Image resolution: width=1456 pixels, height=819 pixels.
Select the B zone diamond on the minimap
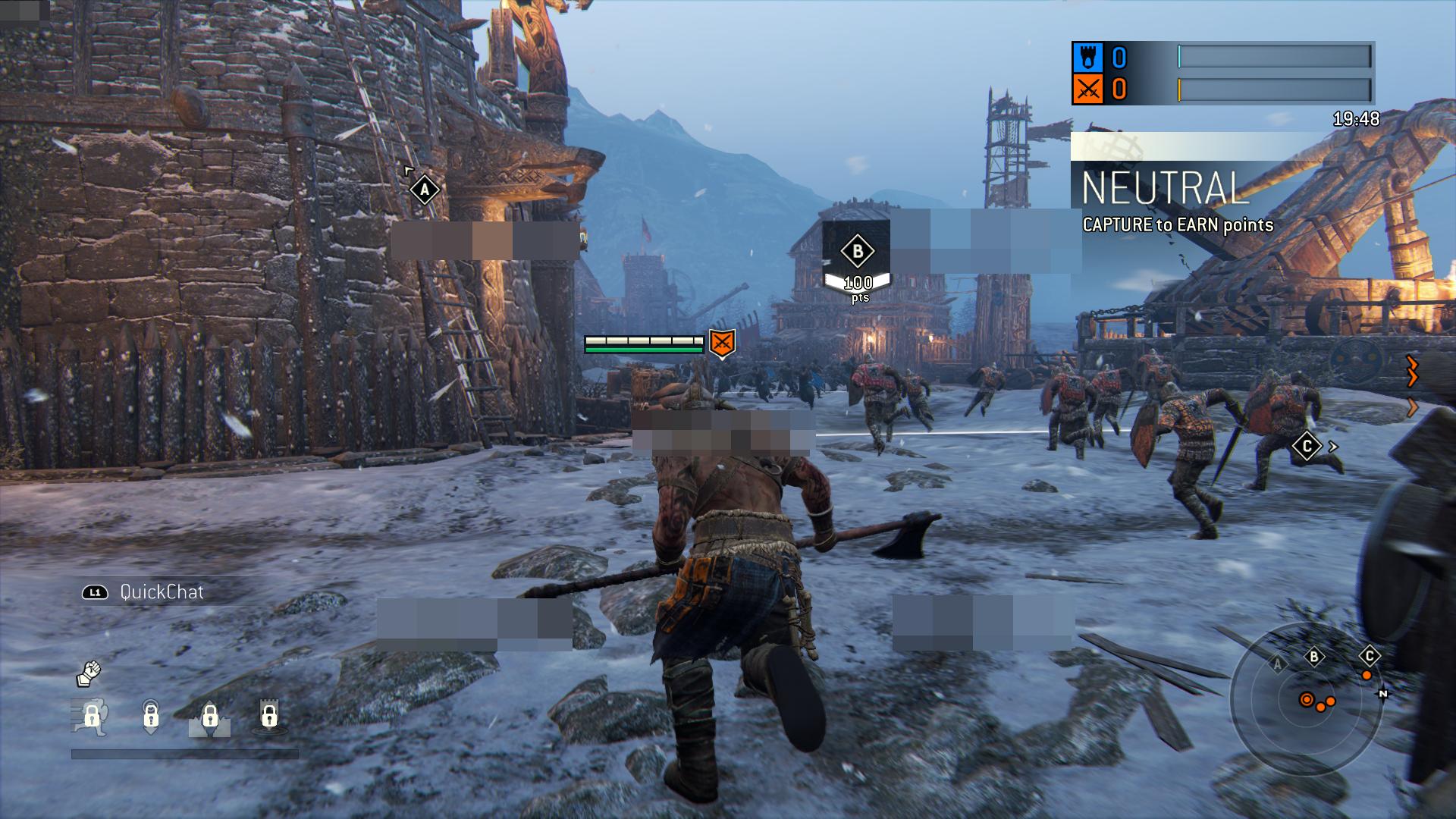(x=1314, y=657)
